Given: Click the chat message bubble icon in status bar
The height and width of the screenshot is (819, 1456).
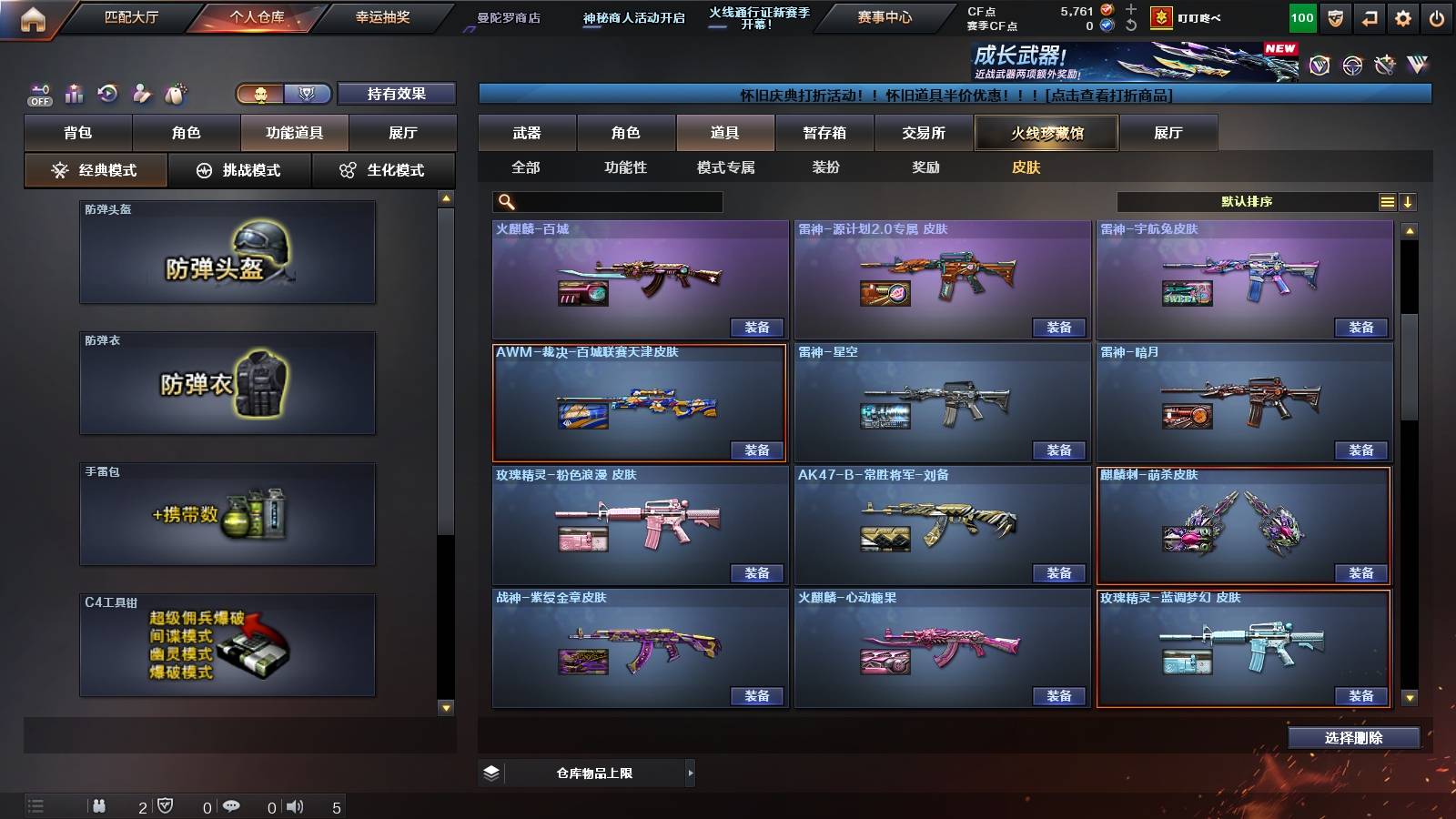Looking at the screenshot, I should point(232,806).
